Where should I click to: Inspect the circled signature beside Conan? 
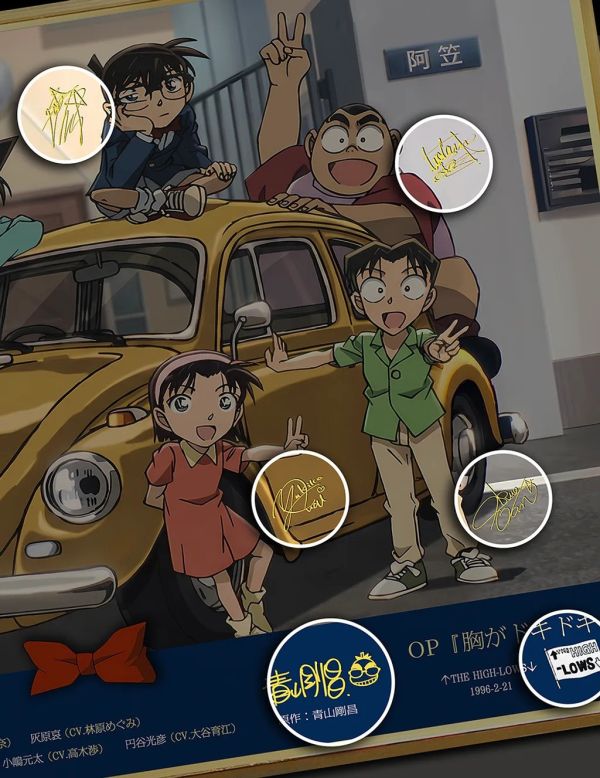pos(68,112)
